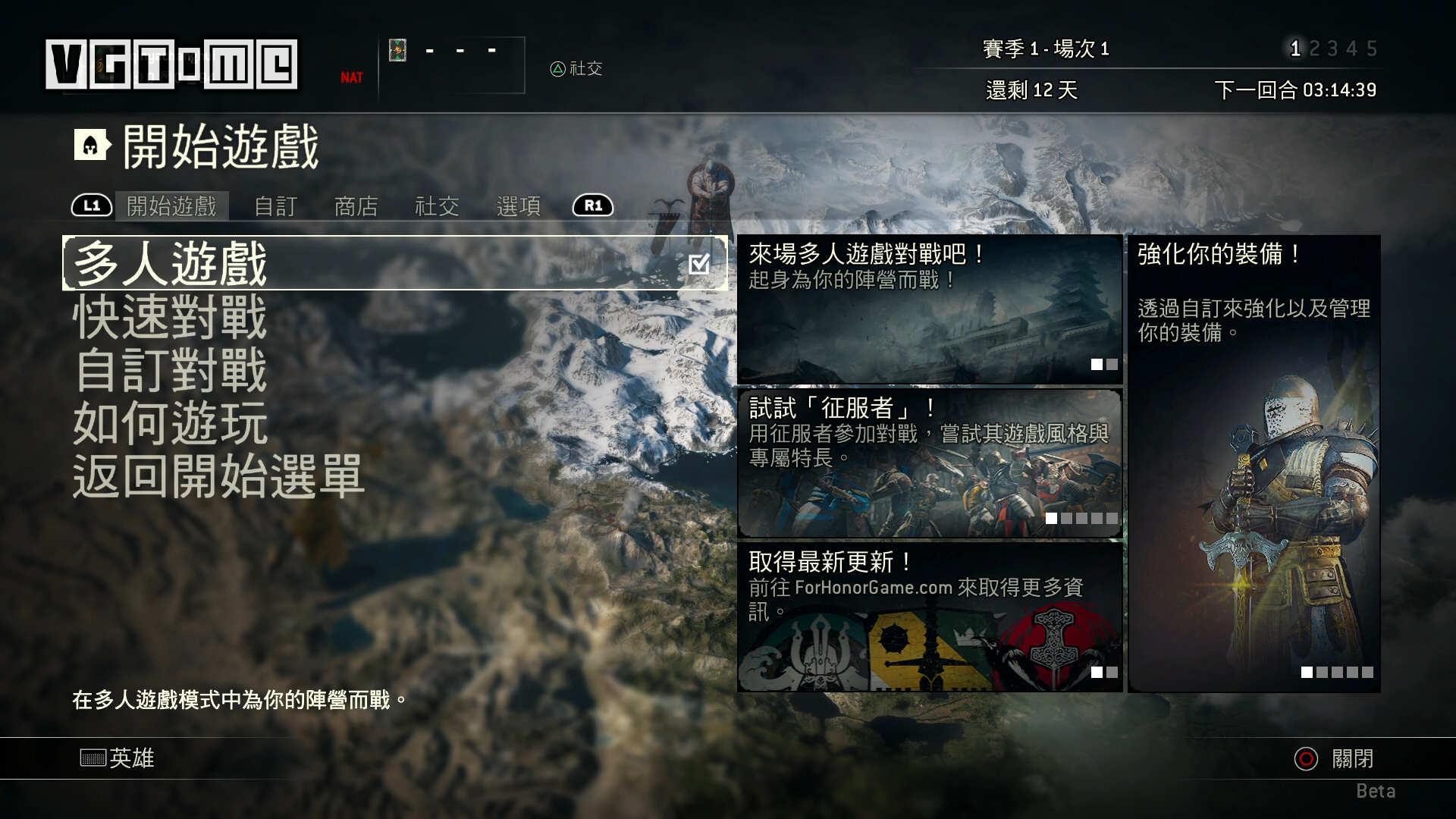Select page number 2 in top right

click(1316, 48)
